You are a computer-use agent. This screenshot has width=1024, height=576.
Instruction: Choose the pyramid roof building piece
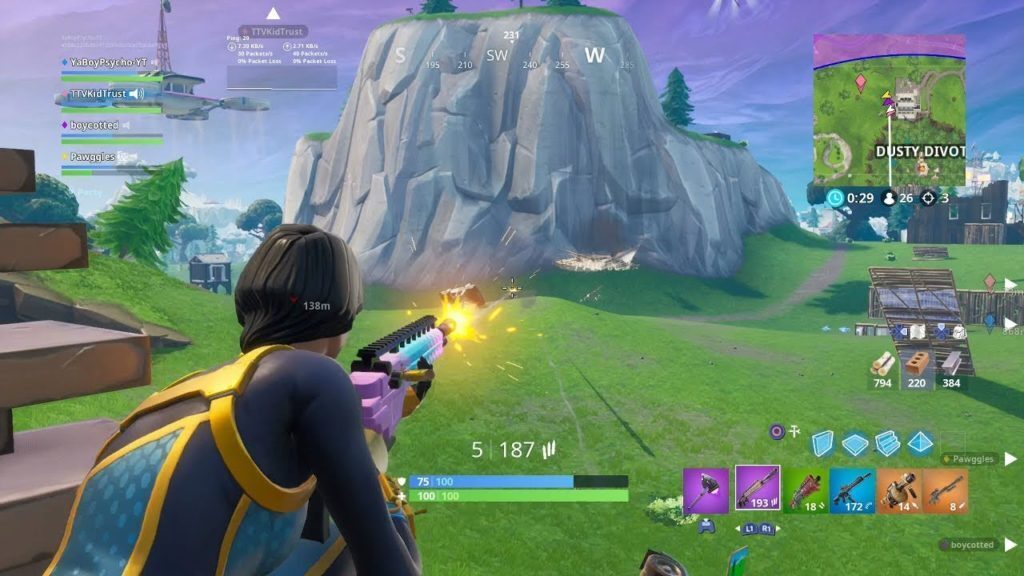tap(920, 443)
